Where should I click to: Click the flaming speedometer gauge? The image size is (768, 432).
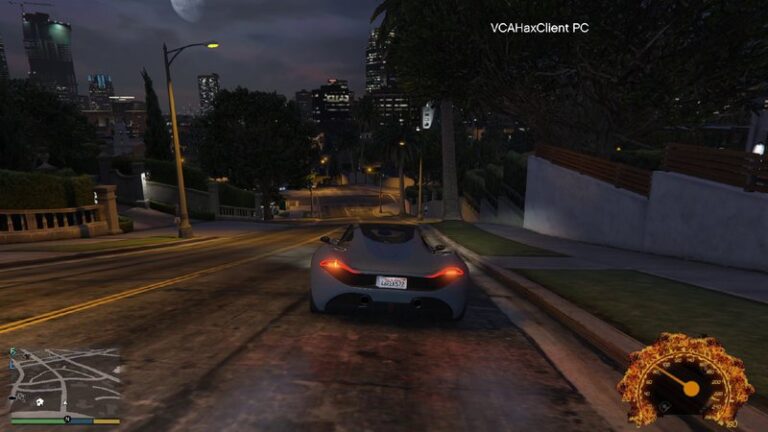pyautogui.click(x=686, y=380)
